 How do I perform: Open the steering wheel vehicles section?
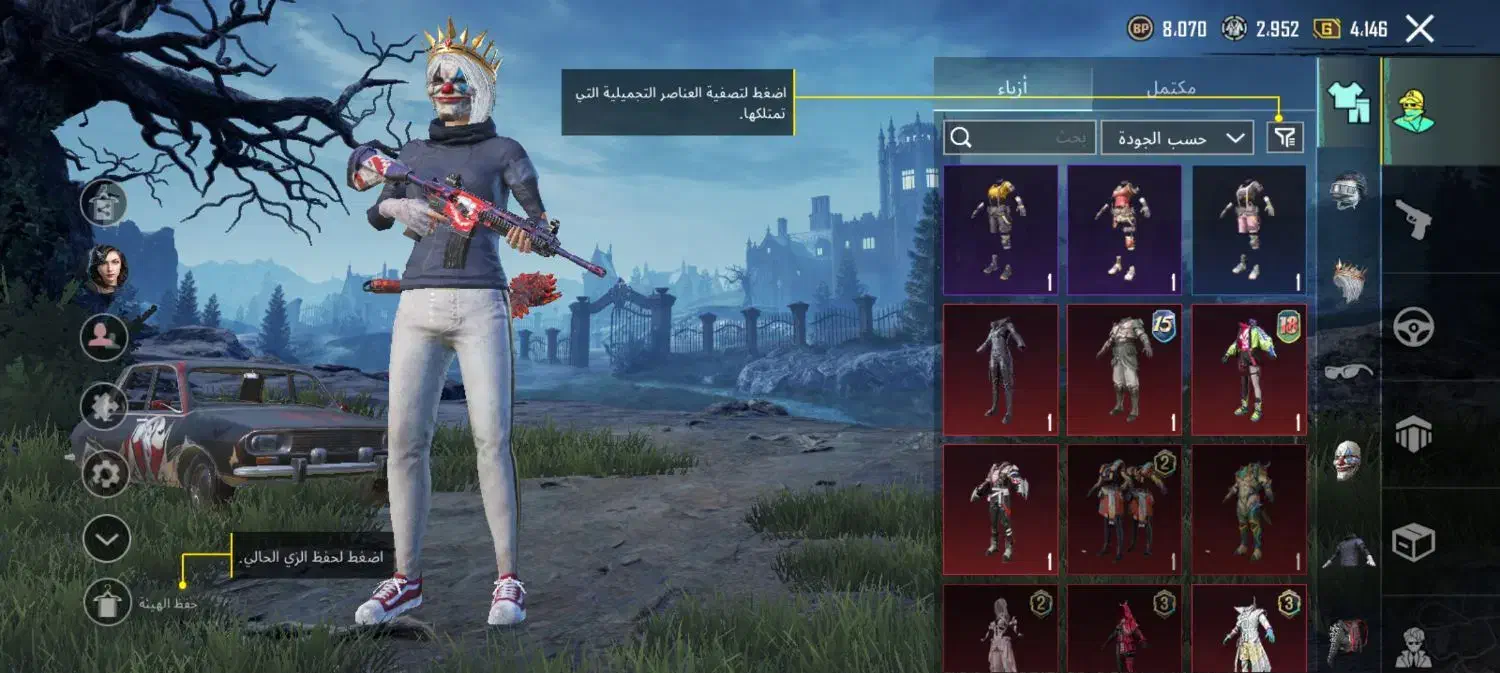1413,327
